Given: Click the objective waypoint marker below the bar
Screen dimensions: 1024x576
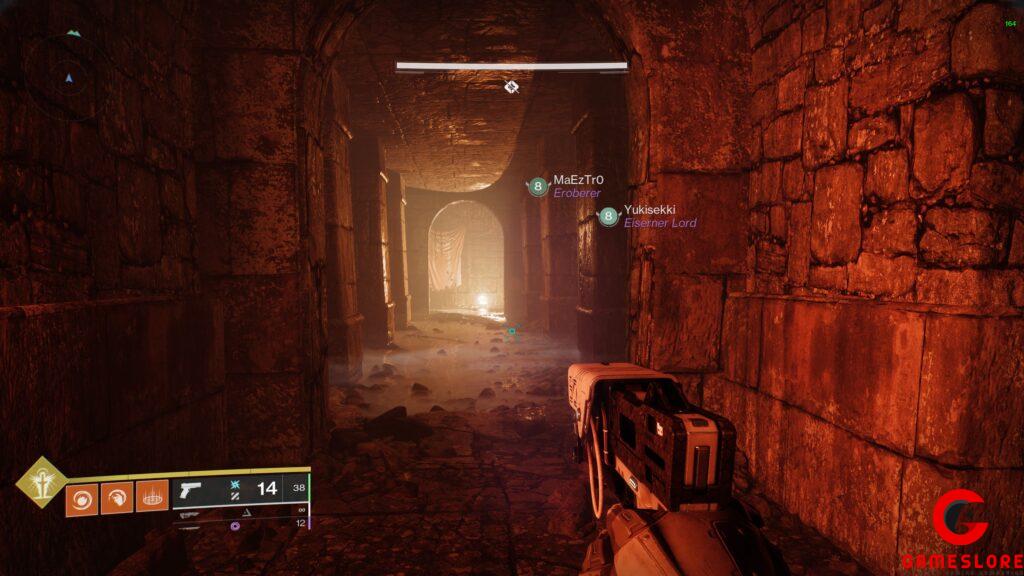Looking at the screenshot, I should point(512,87).
